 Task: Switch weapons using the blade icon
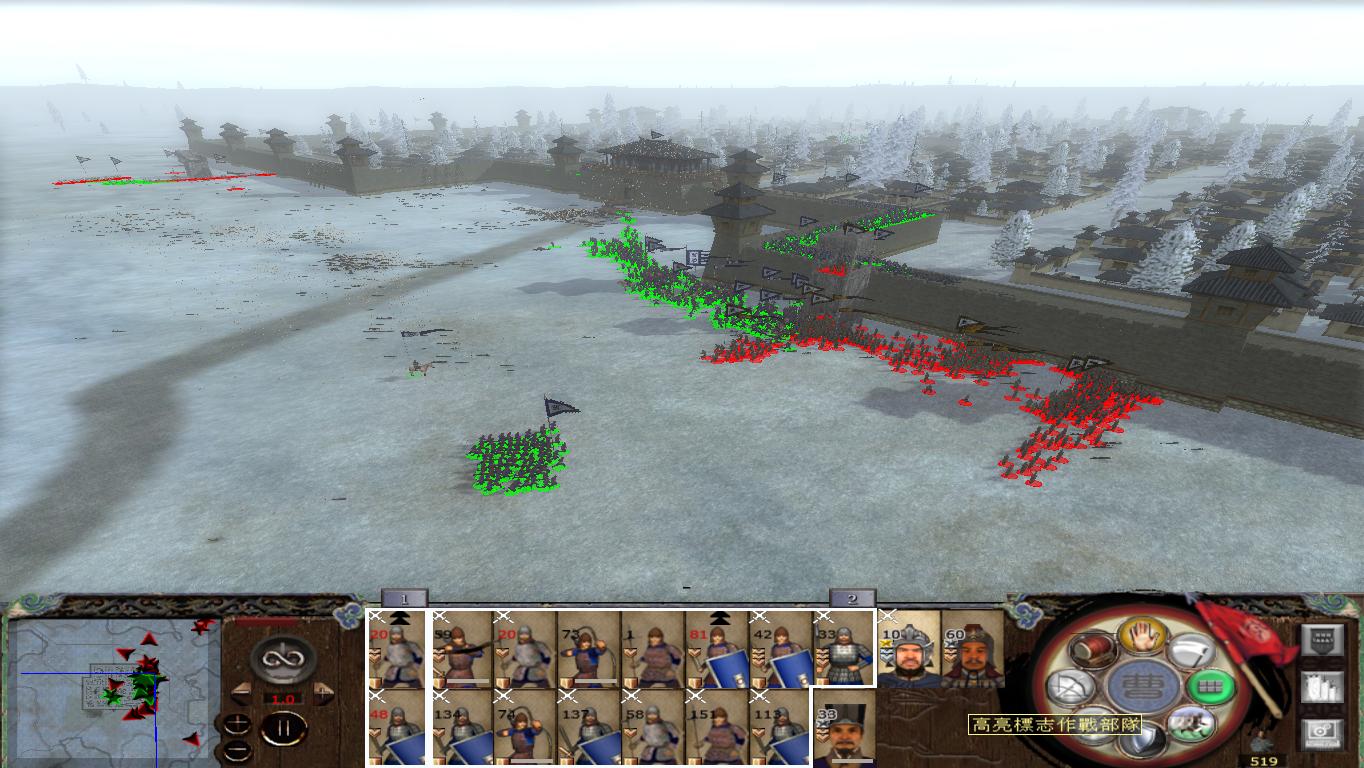(1190, 650)
